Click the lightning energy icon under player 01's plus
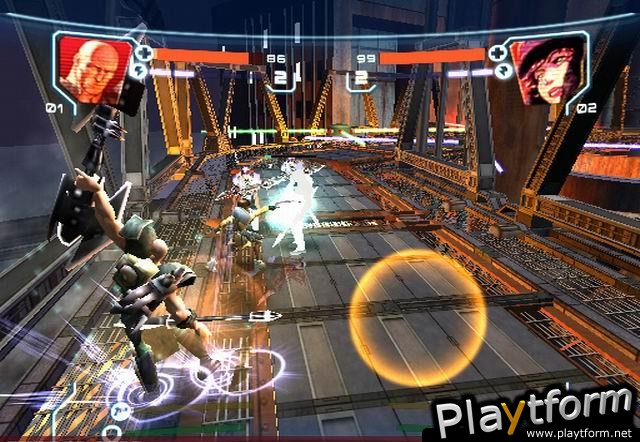This screenshot has height=442, width=640. click(x=141, y=71)
